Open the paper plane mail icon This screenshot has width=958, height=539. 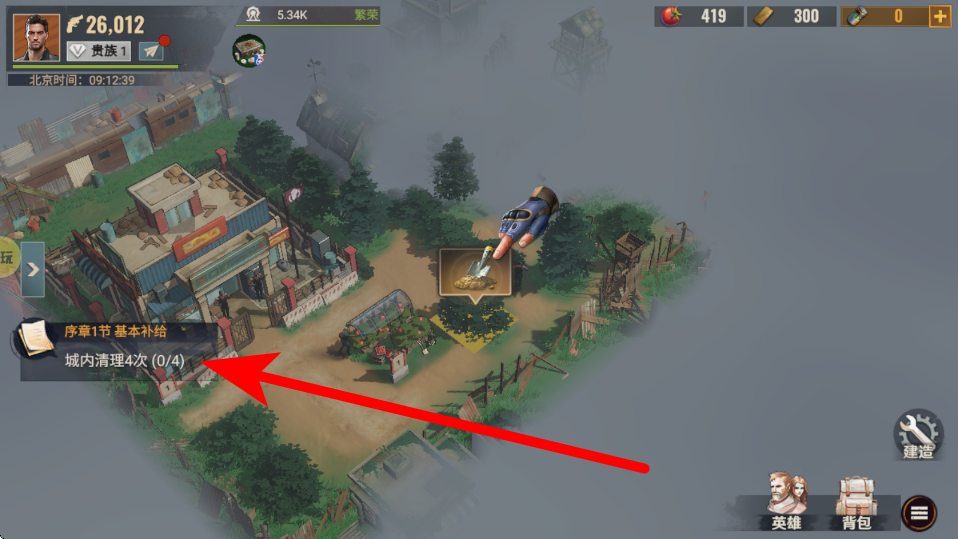click(151, 51)
